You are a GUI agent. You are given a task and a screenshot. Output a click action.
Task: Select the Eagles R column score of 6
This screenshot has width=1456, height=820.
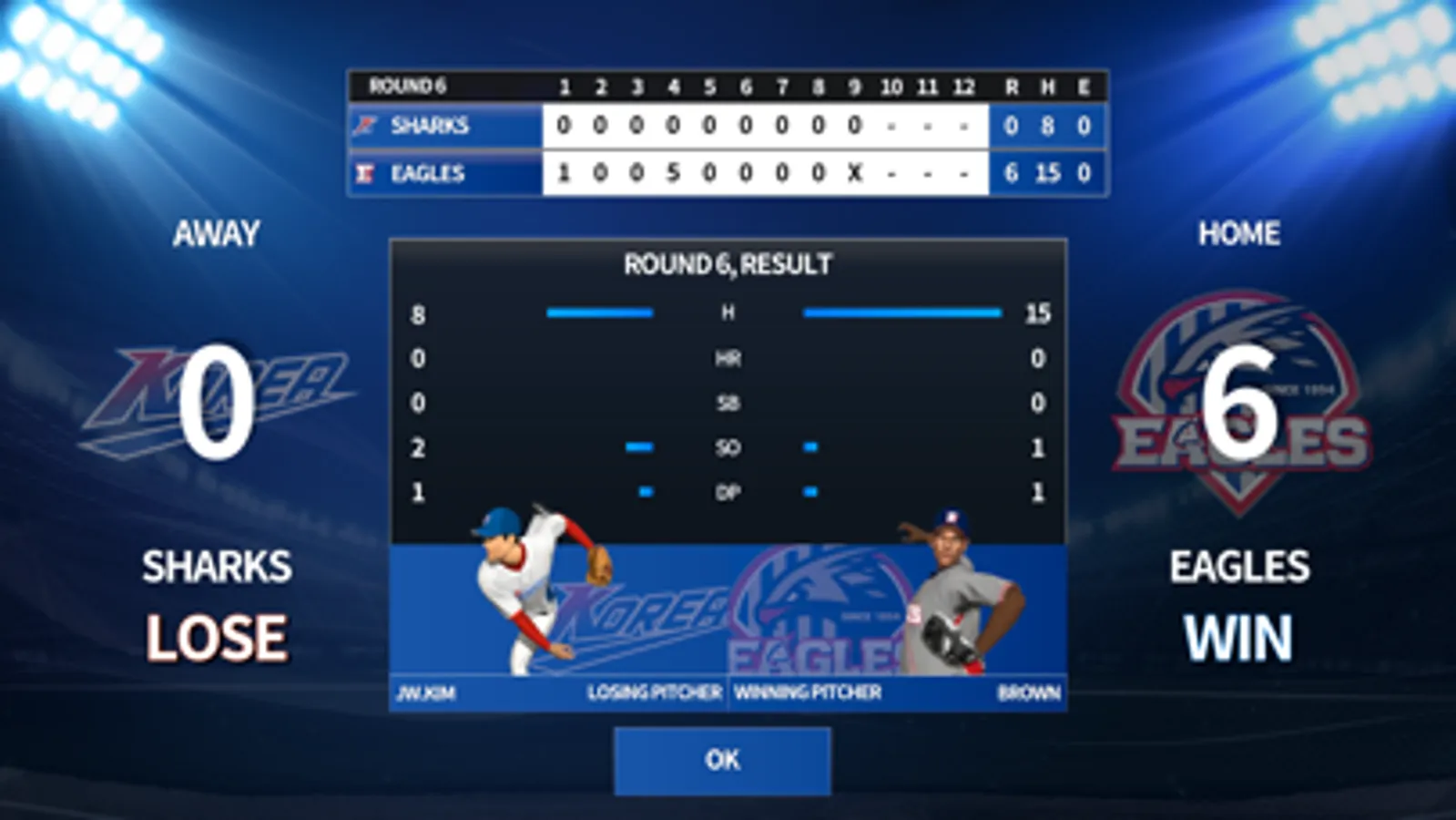1011,174
